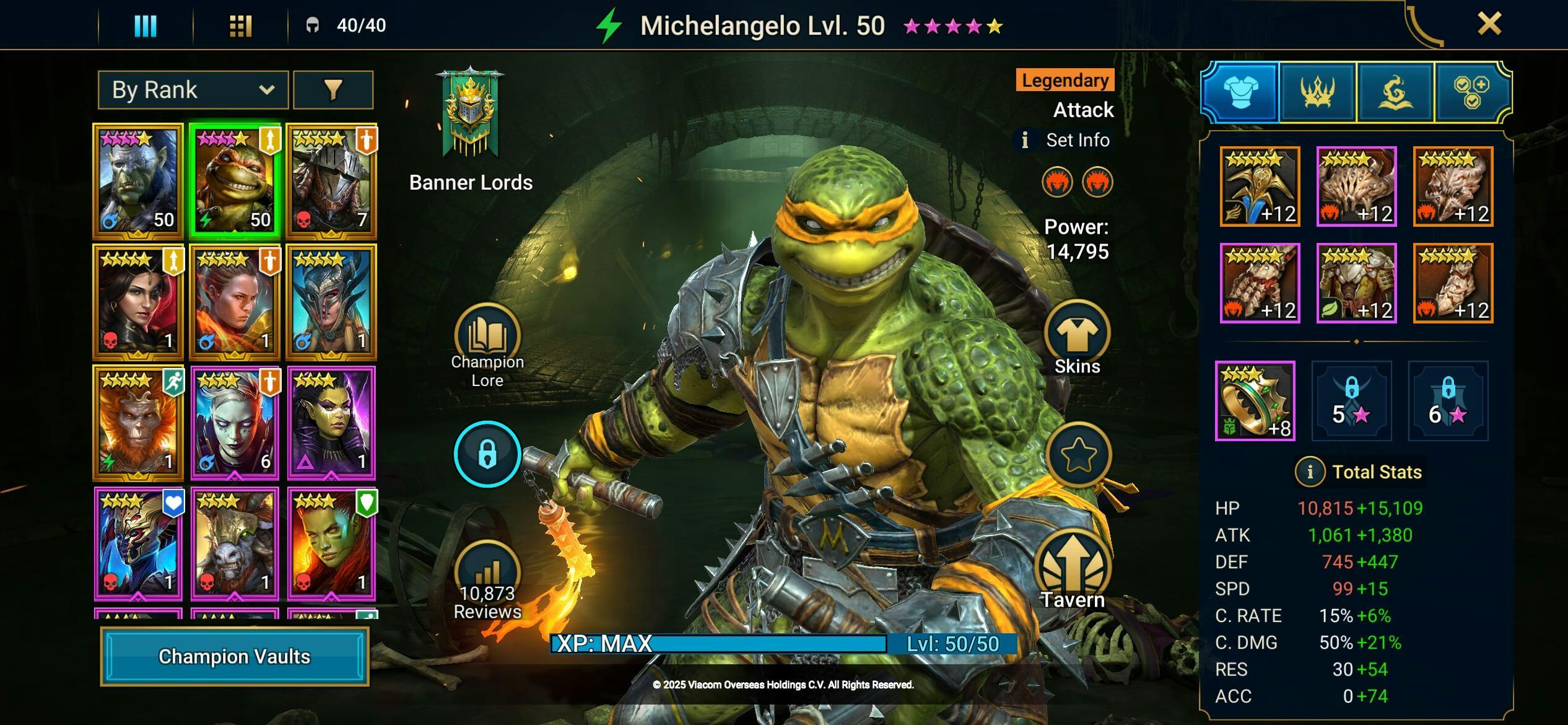Open Champion Vaults
The height and width of the screenshot is (725, 1568).
[x=234, y=656]
